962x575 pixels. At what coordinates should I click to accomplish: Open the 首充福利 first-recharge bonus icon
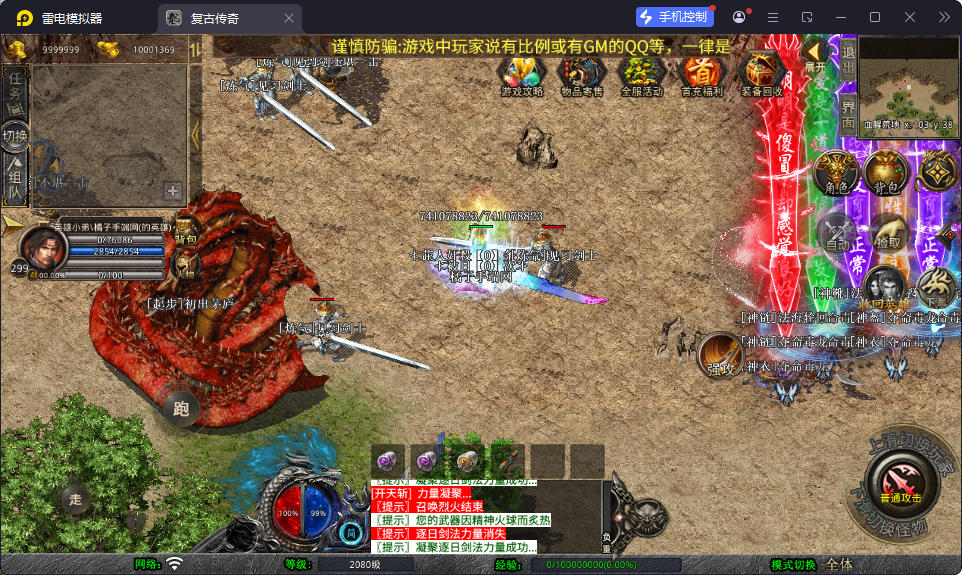point(701,74)
